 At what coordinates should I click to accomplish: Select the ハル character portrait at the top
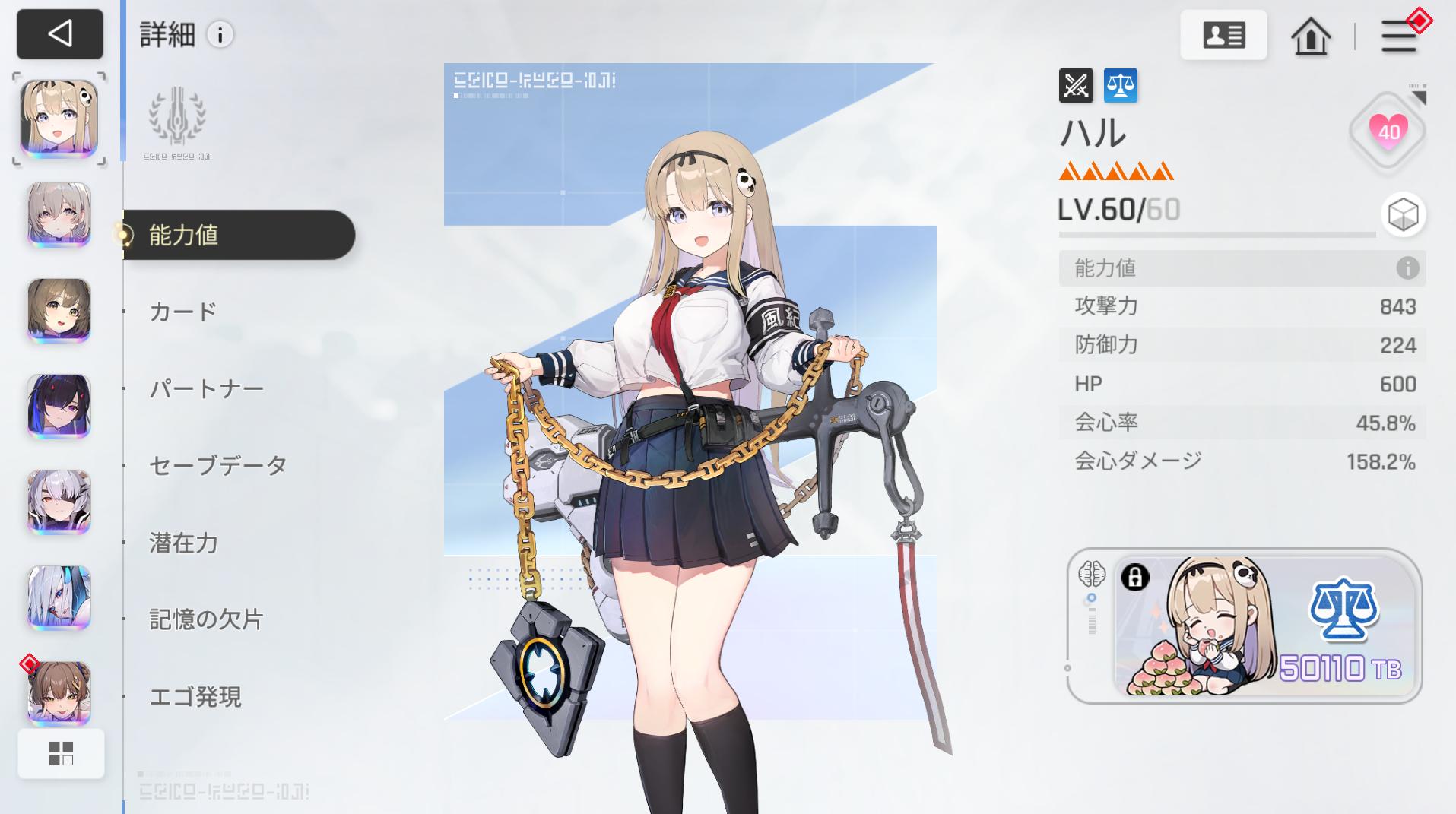click(x=59, y=120)
